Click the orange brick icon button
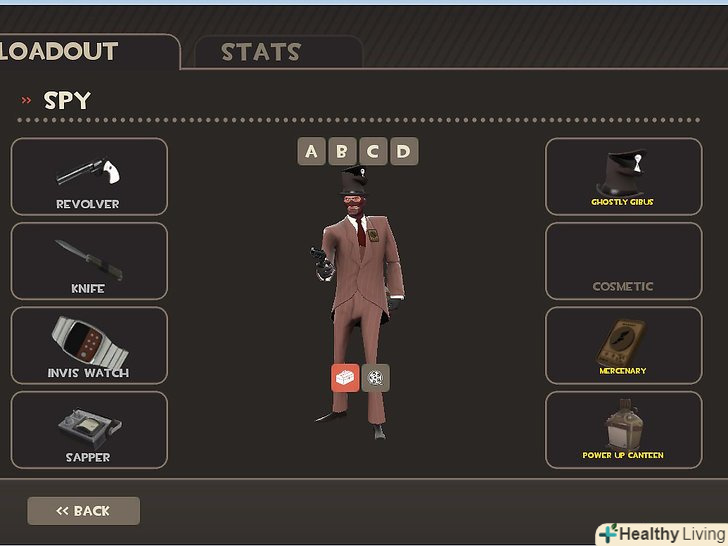The height and width of the screenshot is (546, 728). point(345,378)
